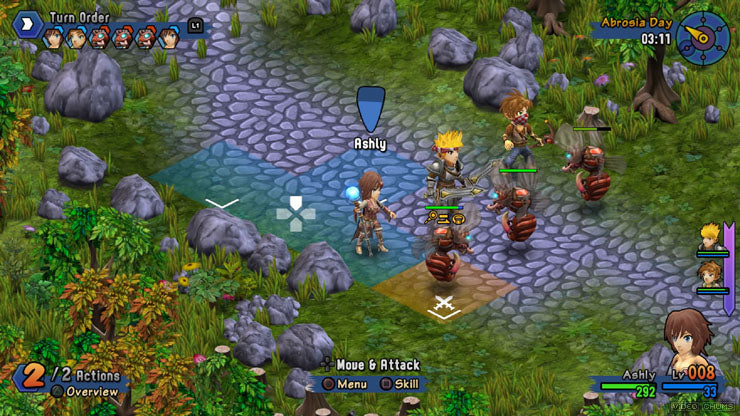Screen dimensions: 740x416
Task: Choose the brown-haired party portrait below the blond one
Action: 711,274
